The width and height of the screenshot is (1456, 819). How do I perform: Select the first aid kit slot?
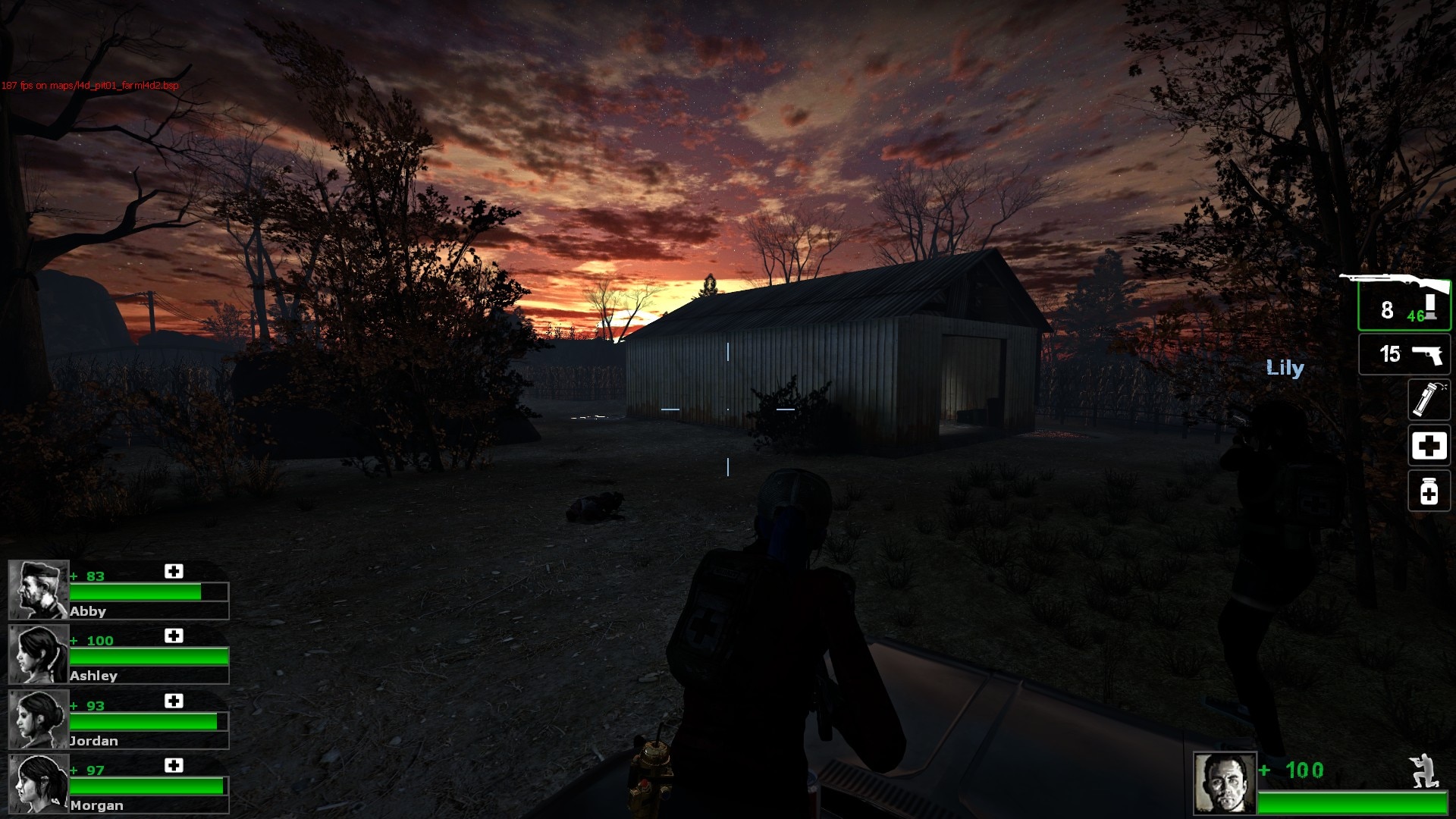tap(1429, 446)
